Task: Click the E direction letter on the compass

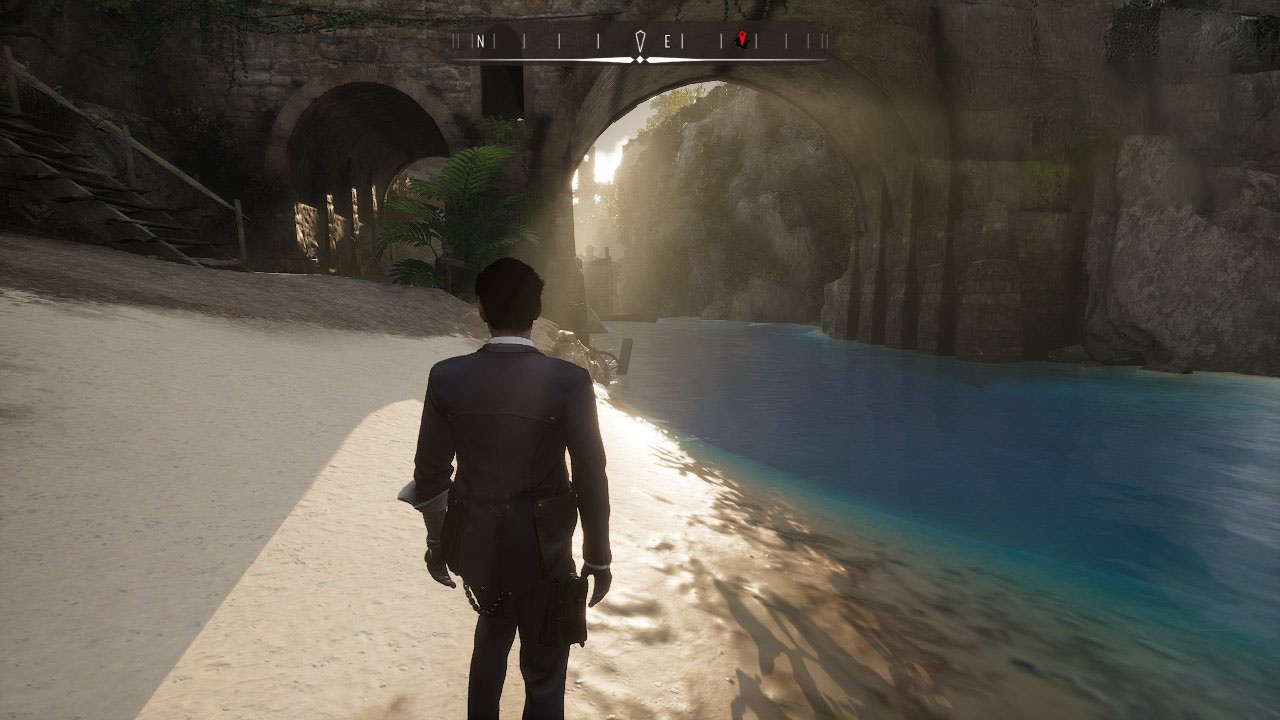Action: [668, 41]
